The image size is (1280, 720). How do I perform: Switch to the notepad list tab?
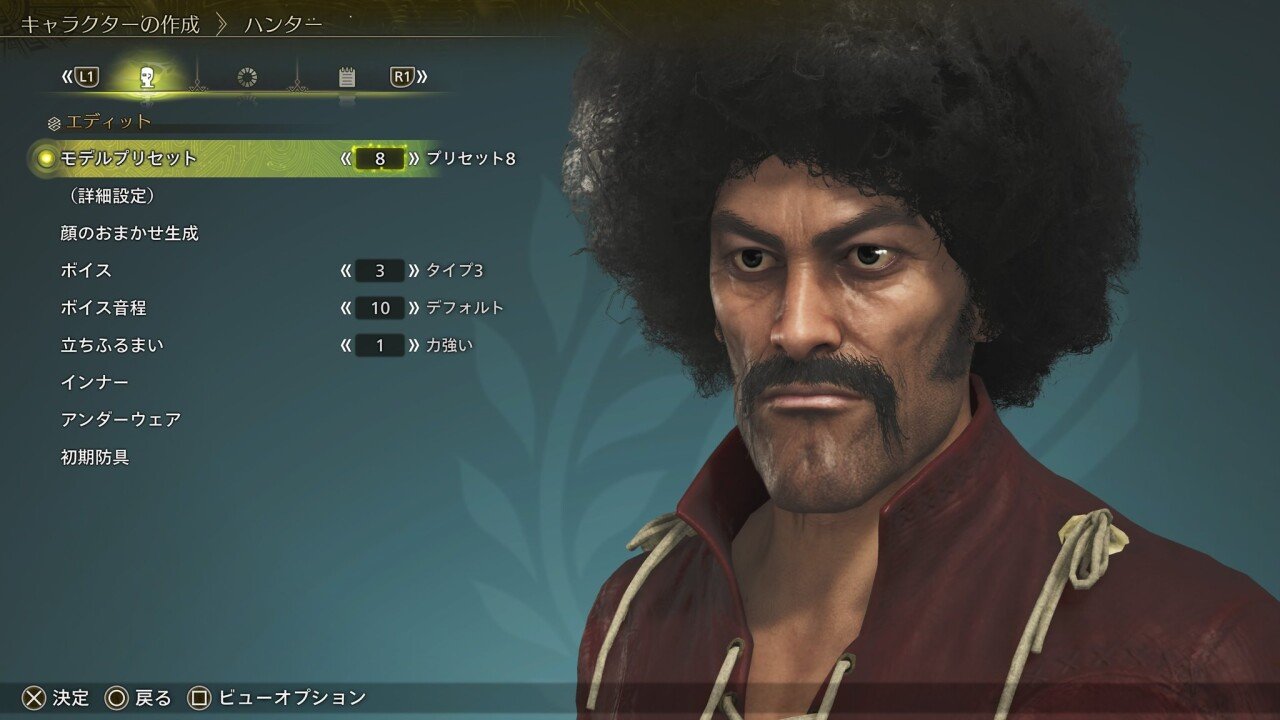pos(347,77)
